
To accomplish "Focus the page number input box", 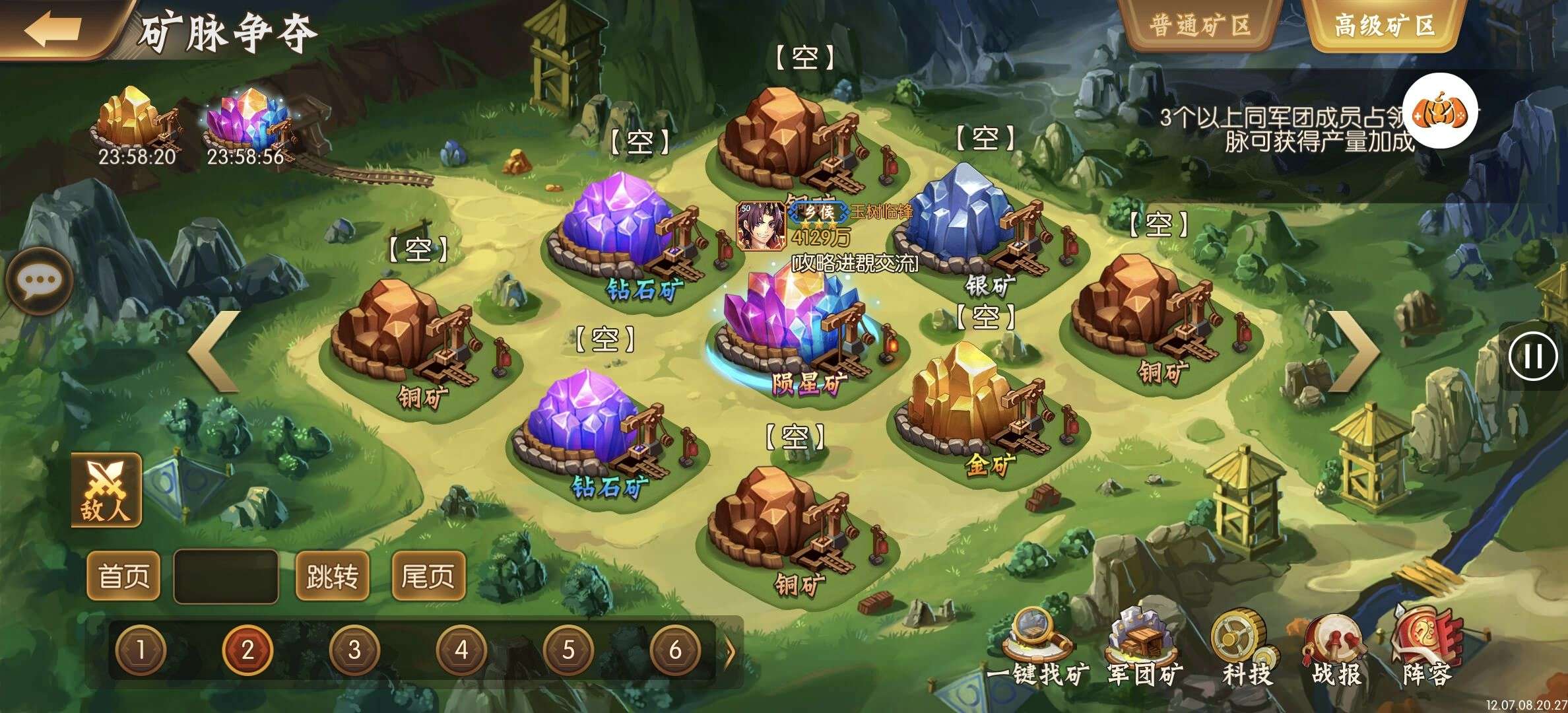I will (x=226, y=576).
